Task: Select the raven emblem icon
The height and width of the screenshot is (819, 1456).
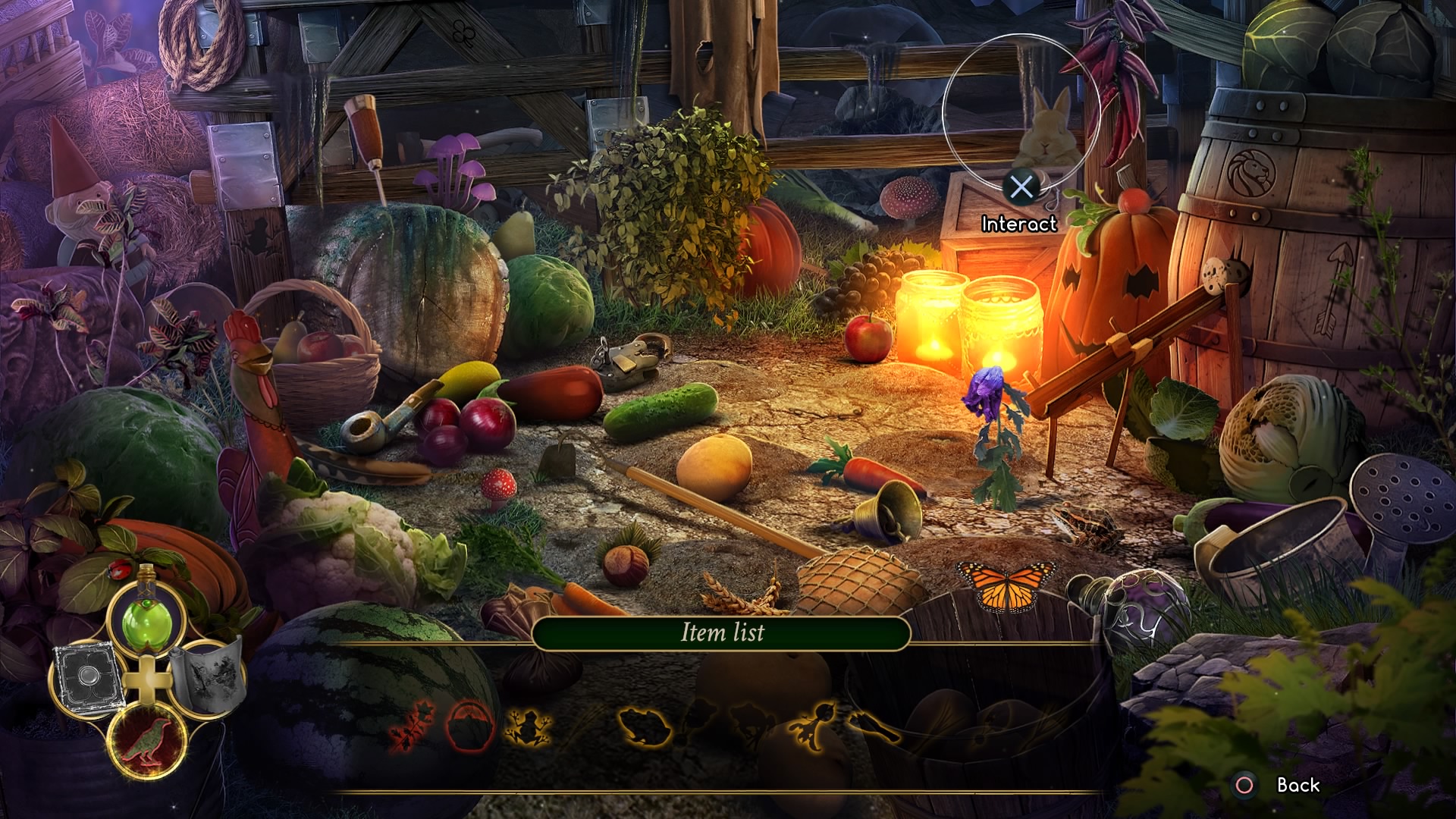Action: 148,739
